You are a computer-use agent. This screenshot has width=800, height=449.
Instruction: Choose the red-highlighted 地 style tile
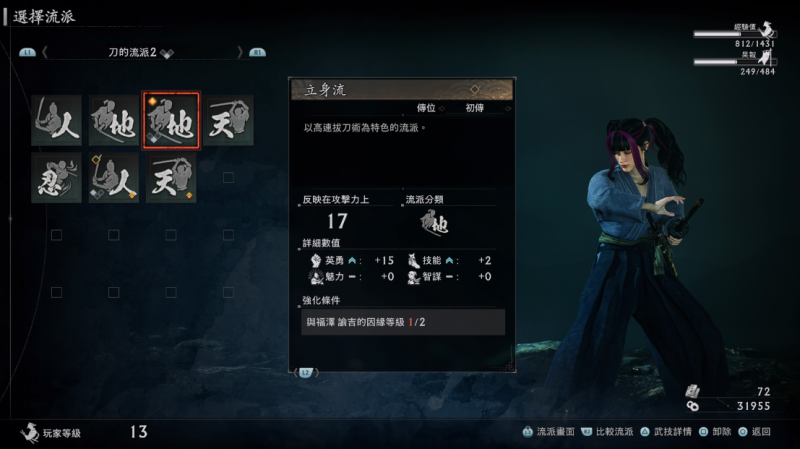(171, 121)
